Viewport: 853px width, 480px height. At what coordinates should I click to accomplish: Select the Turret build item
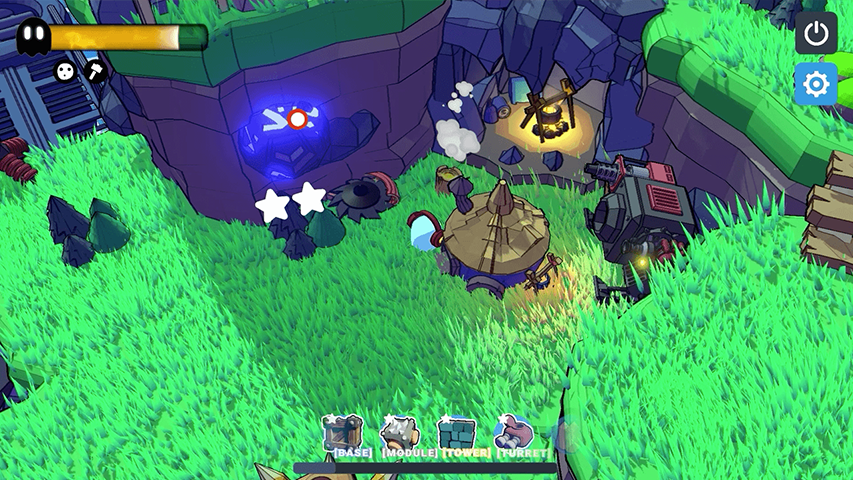(x=514, y=435)
